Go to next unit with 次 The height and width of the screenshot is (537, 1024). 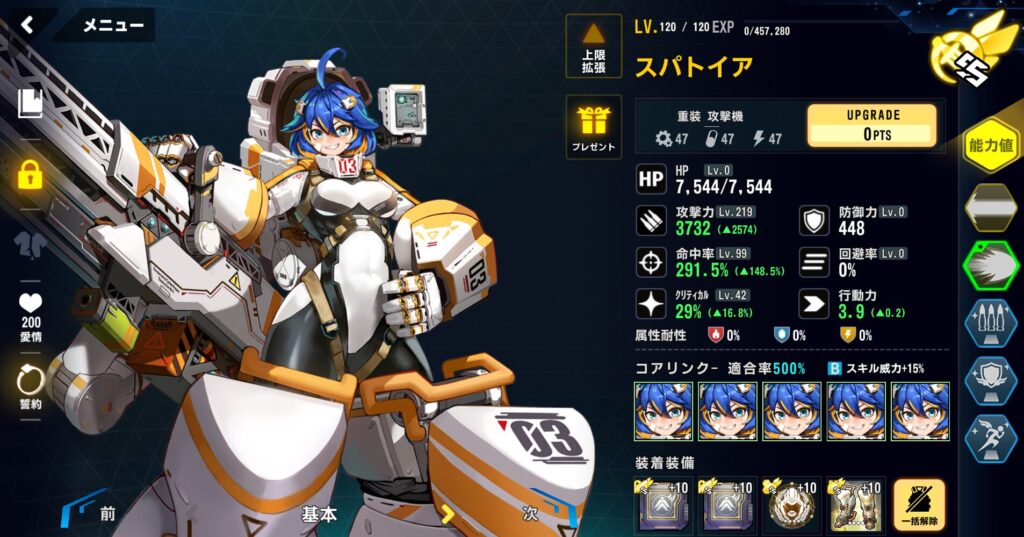tap(530, 514)
